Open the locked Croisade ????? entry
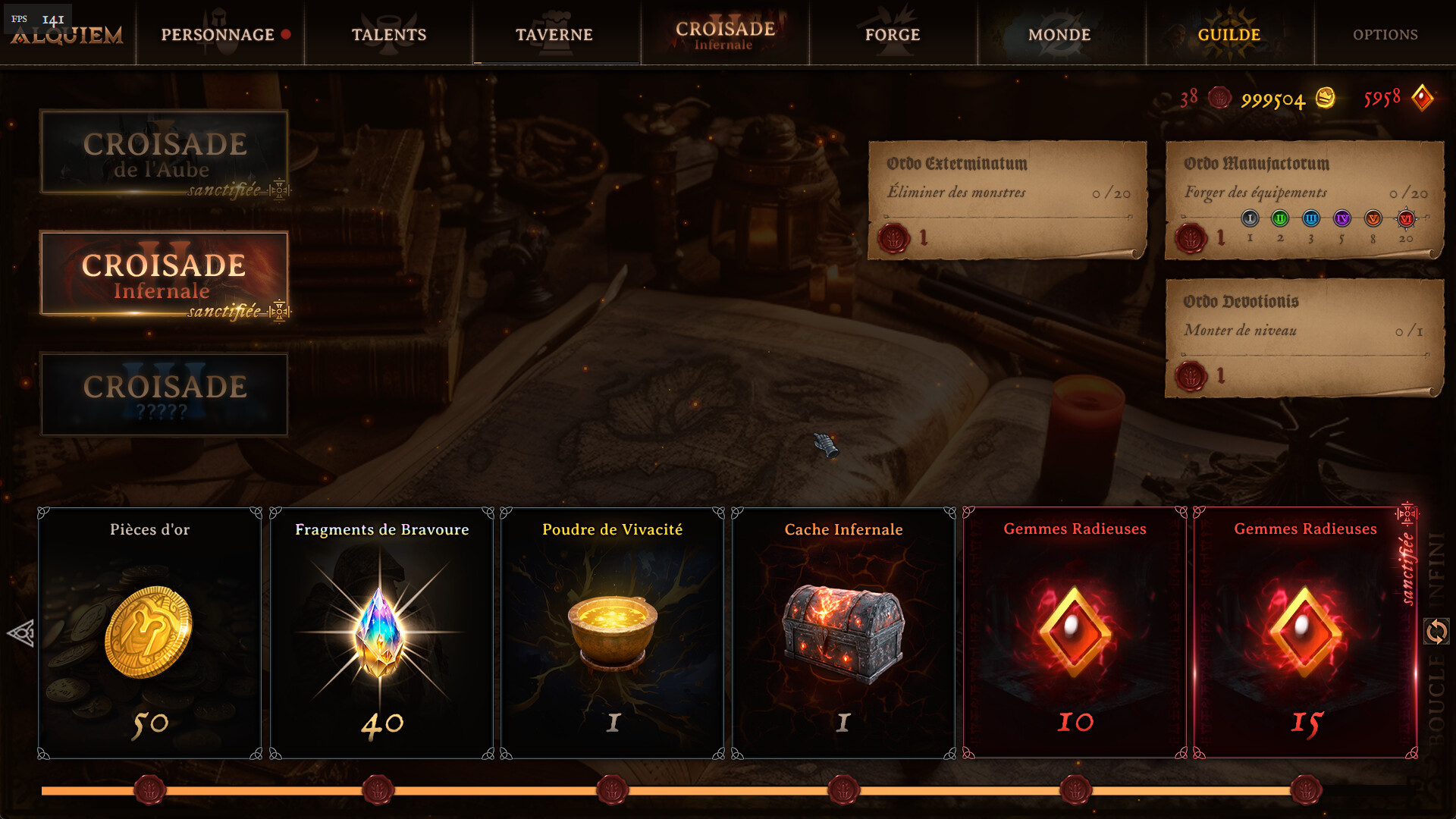Screen dimensions: 1456x819 (x=164, y=394)
